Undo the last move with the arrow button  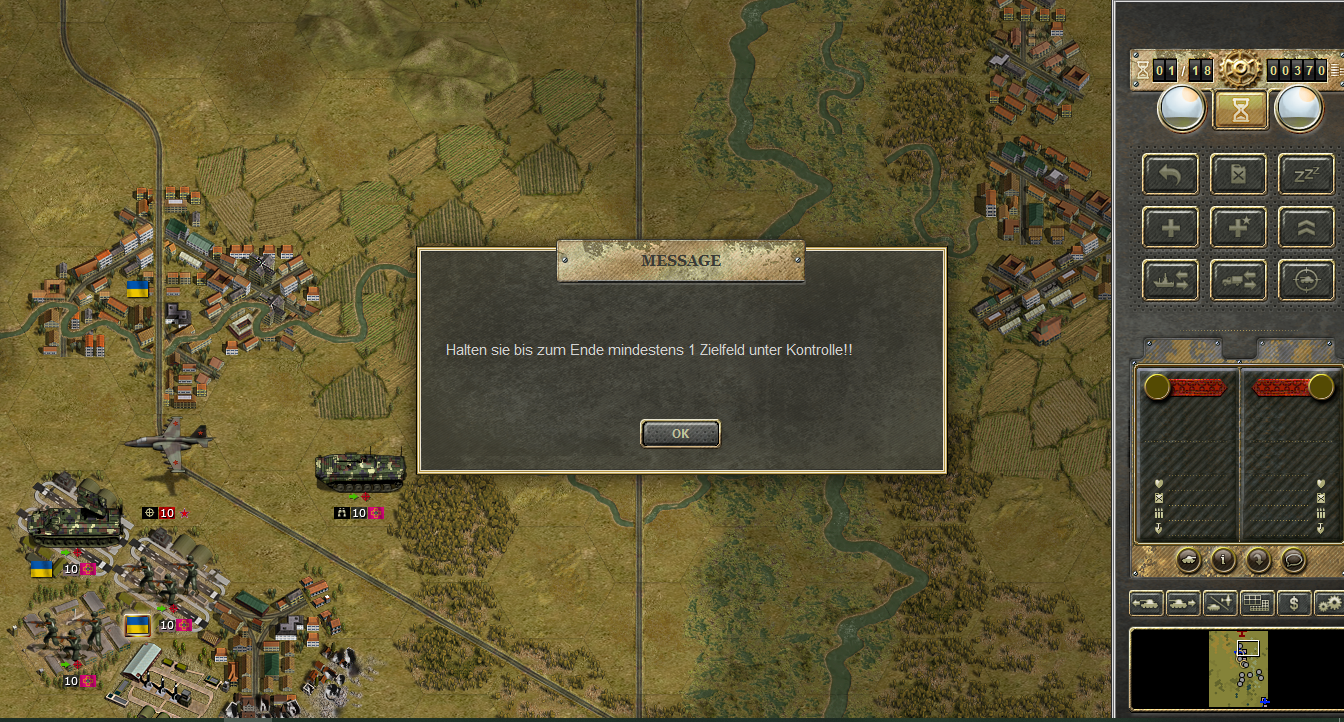tap(1170, 174)
